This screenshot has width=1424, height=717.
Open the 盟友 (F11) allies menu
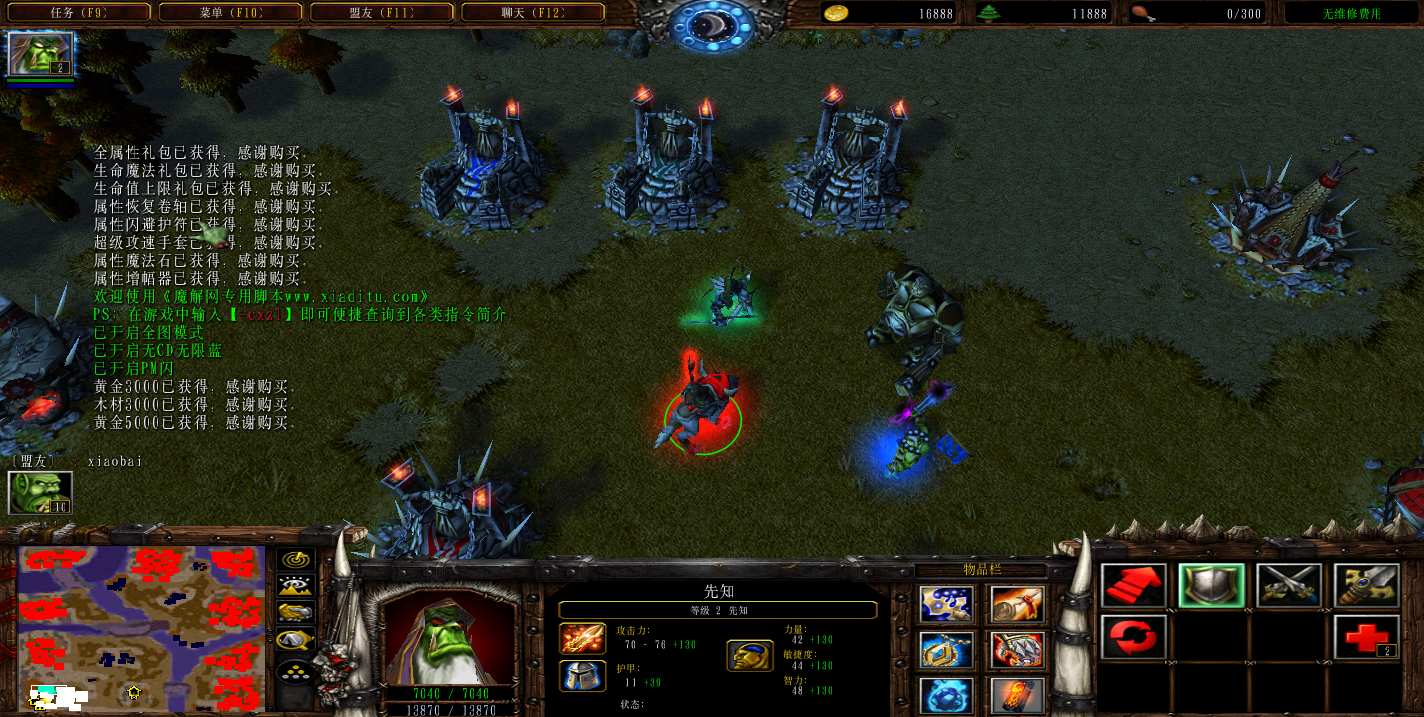click(x=381, y=13)
